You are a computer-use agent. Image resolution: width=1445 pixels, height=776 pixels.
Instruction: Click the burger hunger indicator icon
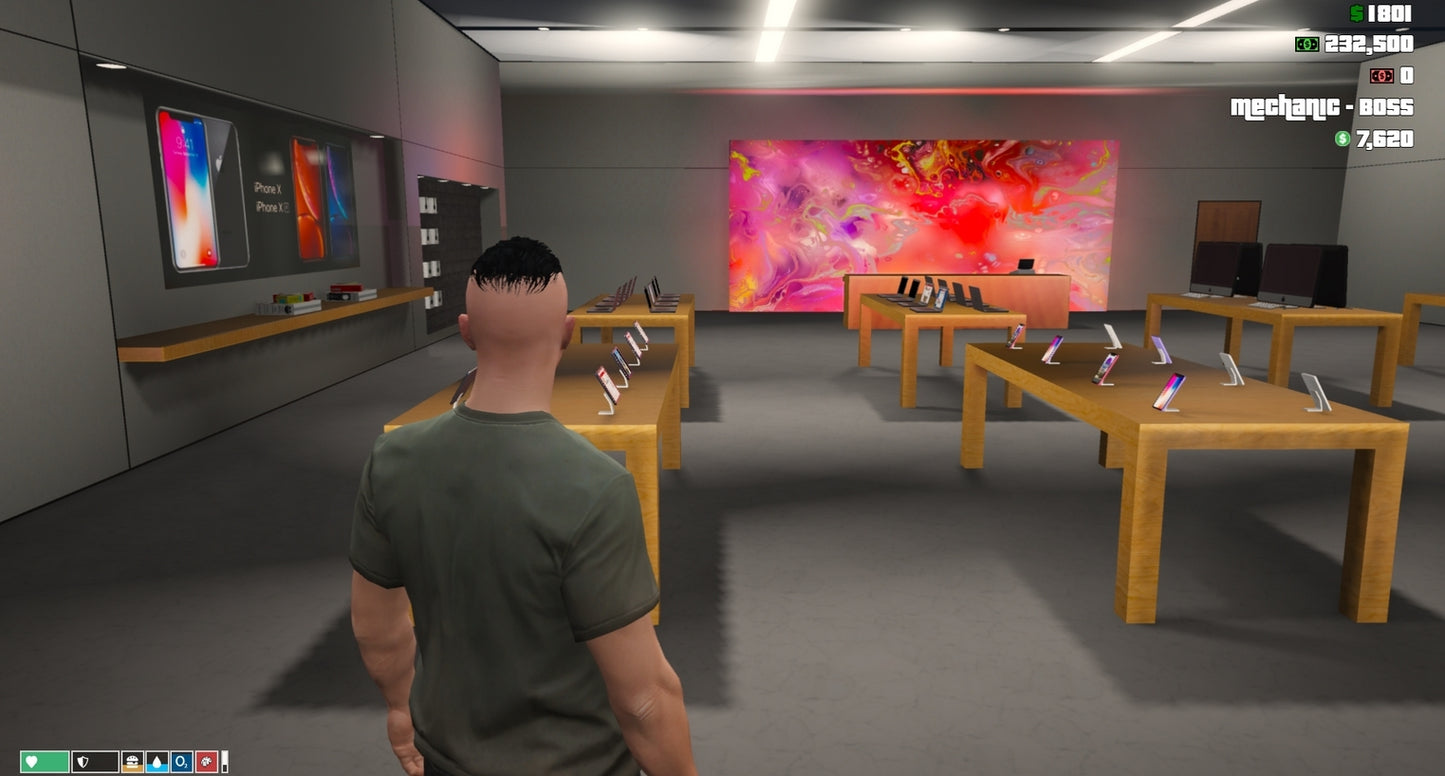point(132,760)
